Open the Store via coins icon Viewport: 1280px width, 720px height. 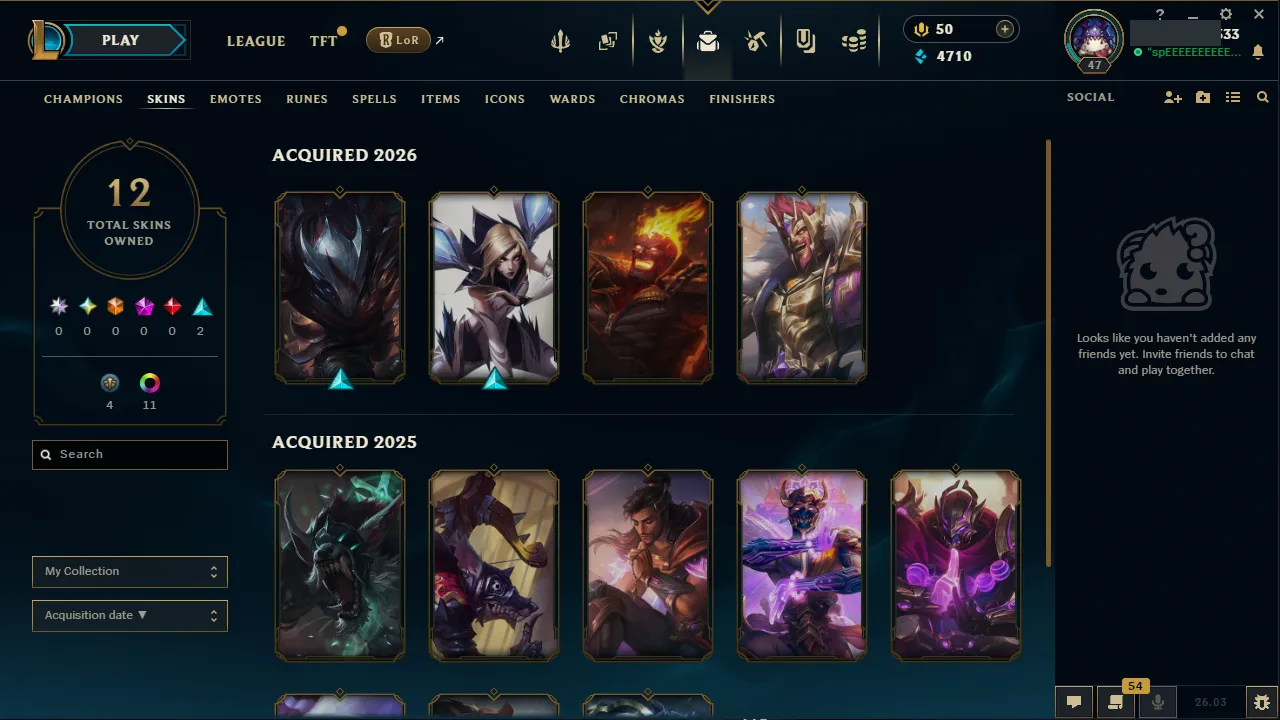point(853,40)
